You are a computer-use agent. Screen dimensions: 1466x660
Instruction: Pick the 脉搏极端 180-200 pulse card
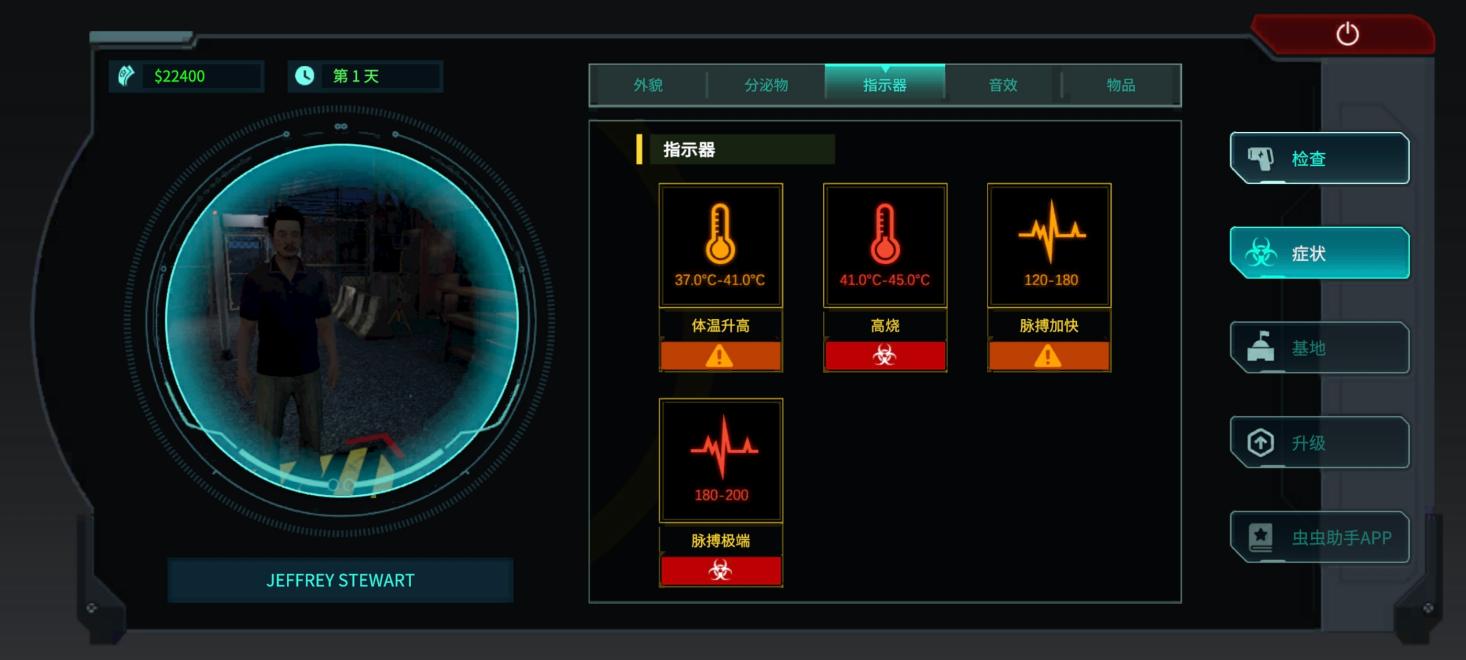(x=720, y=491)
